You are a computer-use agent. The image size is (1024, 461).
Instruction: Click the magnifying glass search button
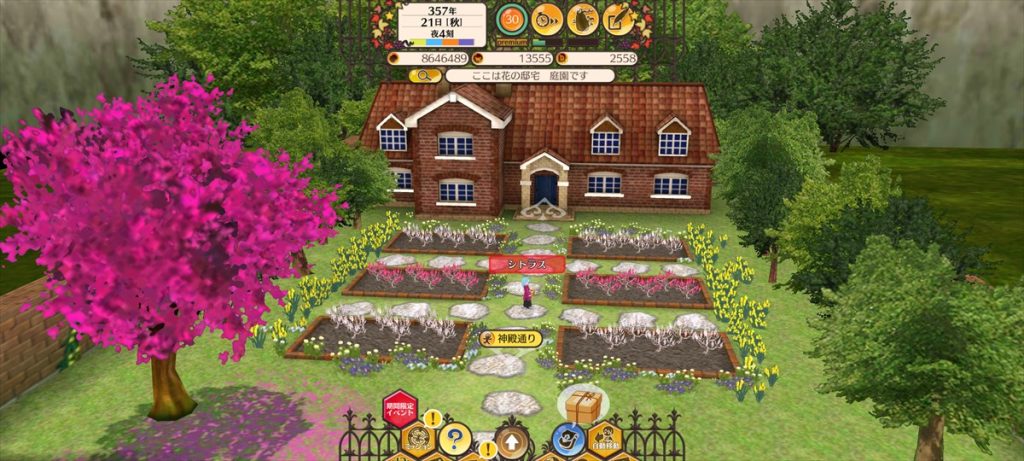click(x=425, y=75)
